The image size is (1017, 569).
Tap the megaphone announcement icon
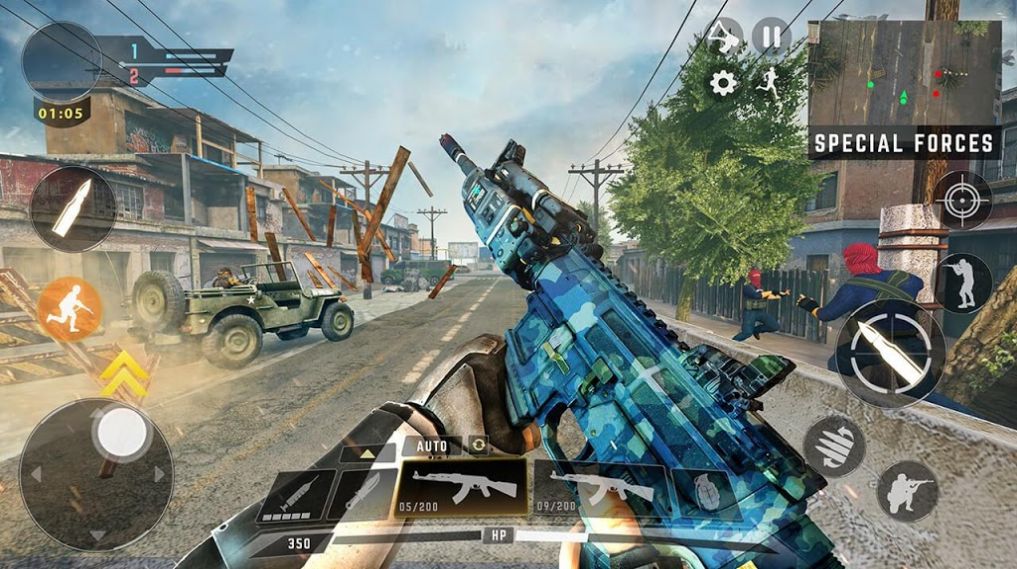click(x=724, y=37)
